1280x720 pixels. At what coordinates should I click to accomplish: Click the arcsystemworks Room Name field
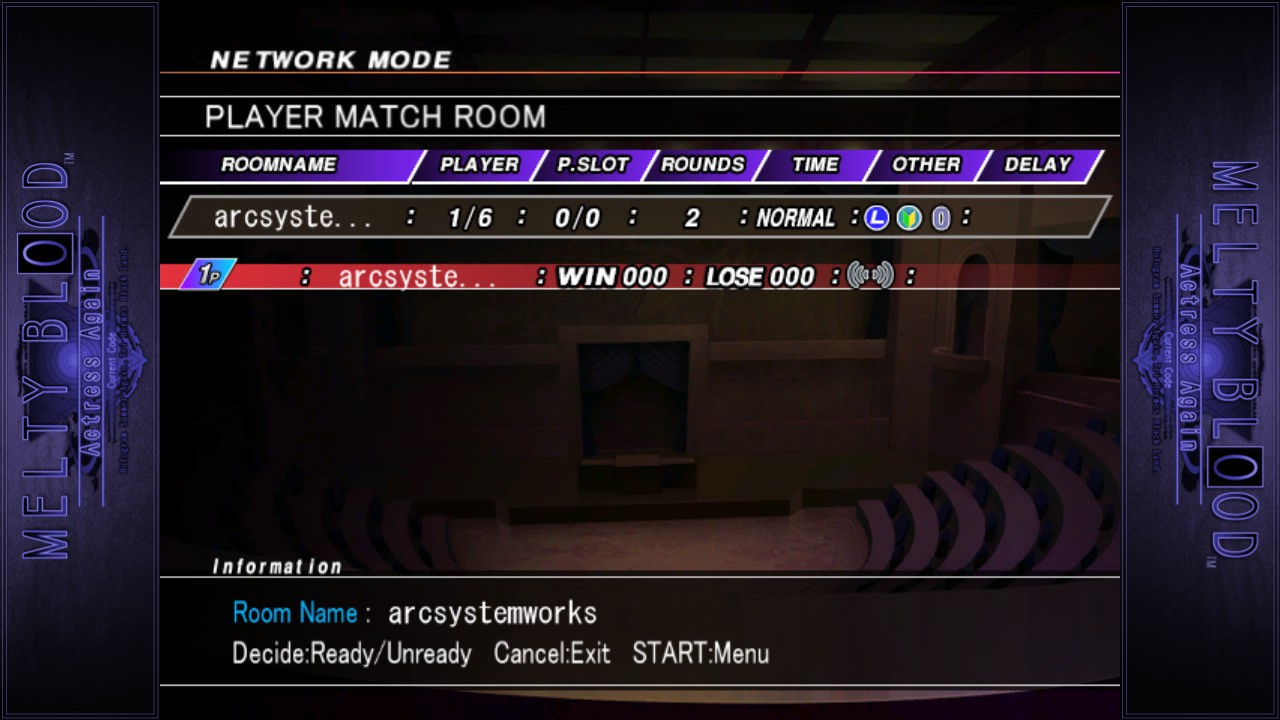492,613
